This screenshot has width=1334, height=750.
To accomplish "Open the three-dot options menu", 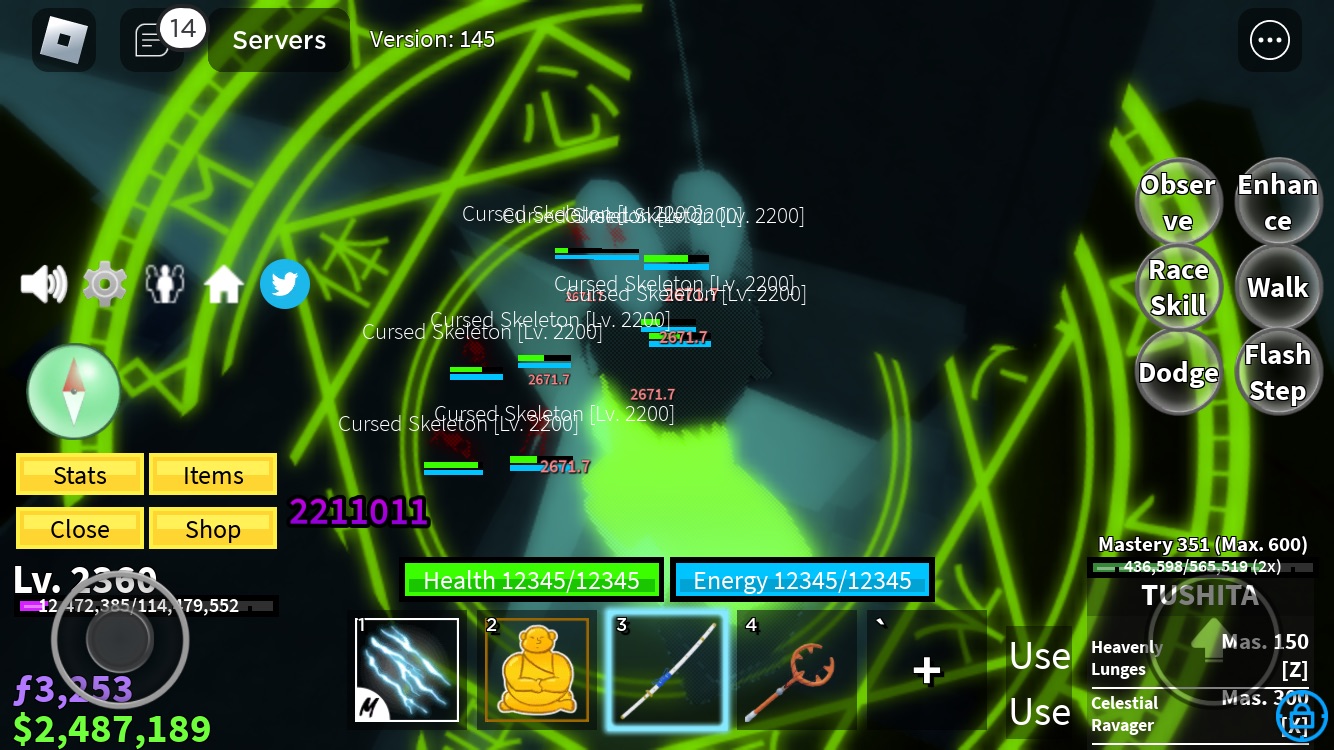I will (1270, 40).
